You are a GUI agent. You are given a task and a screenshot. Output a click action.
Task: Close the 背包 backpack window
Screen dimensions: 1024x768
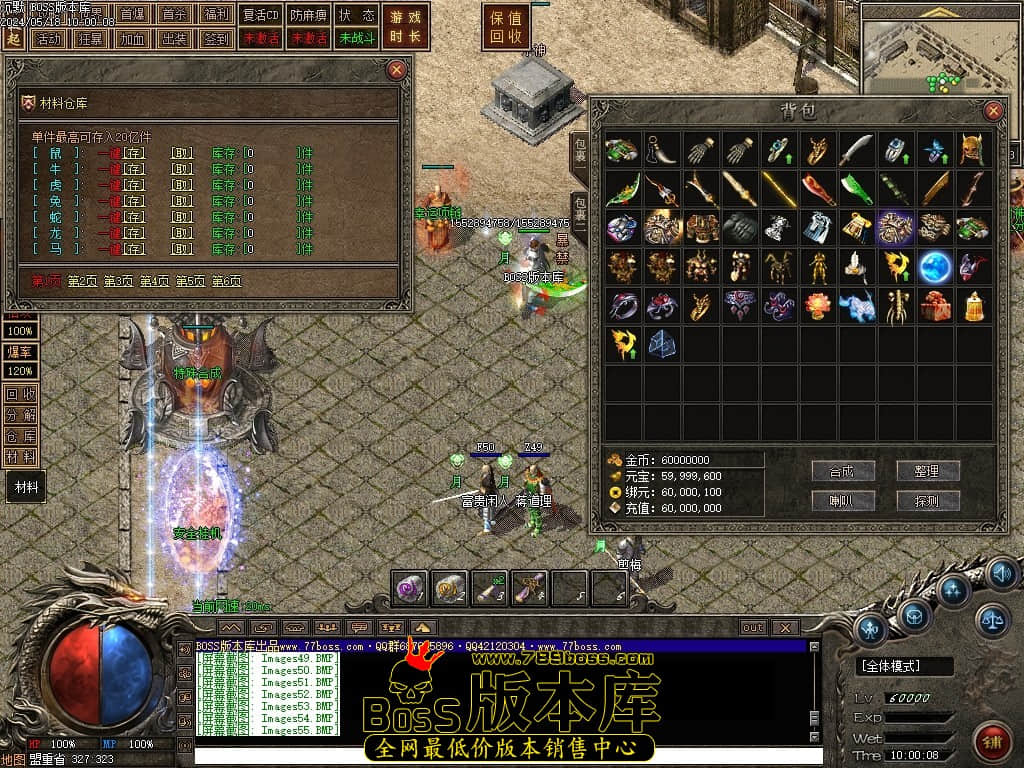pos(993,111)
